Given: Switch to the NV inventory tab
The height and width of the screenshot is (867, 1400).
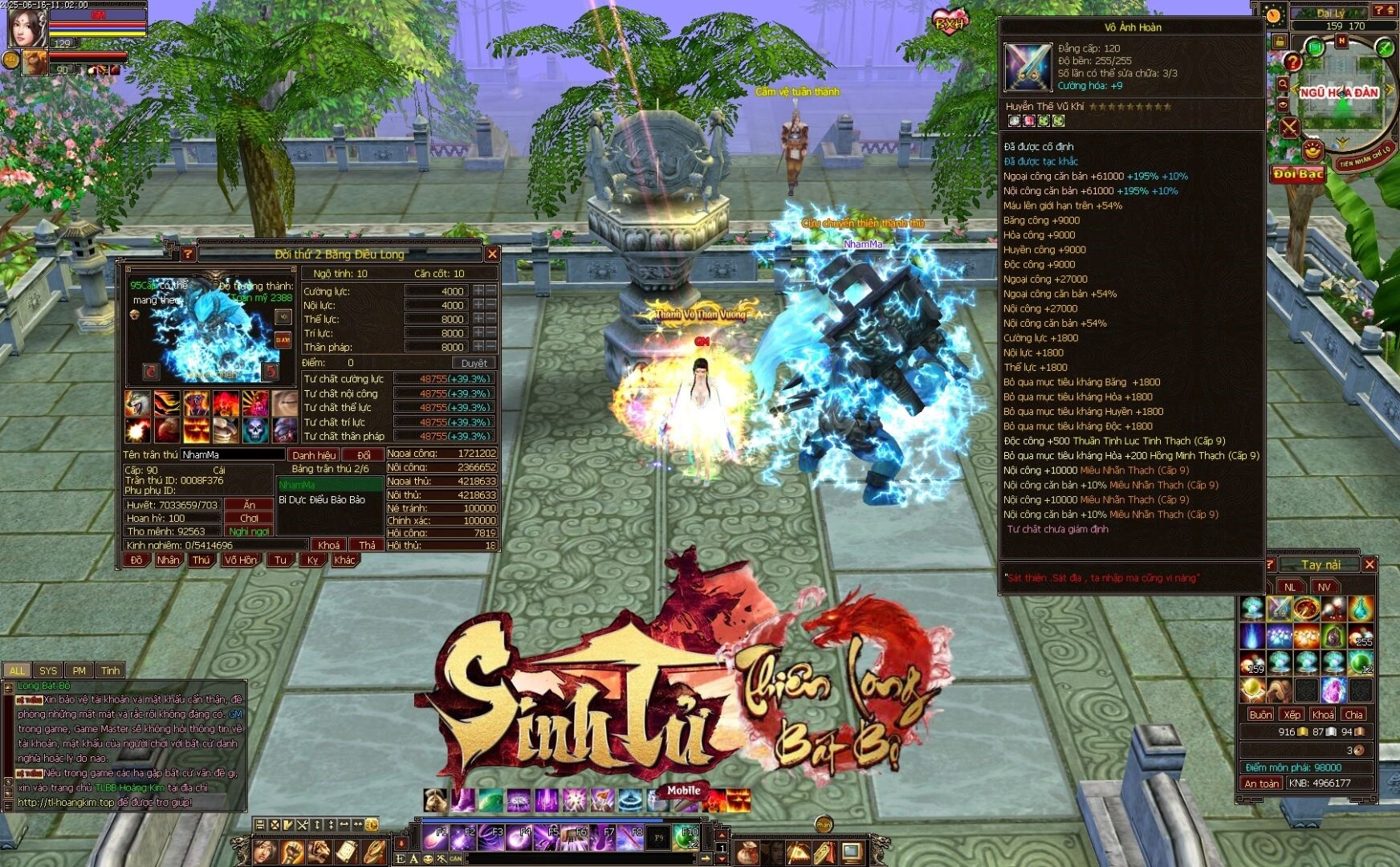Looking at the screenshot, I should click(x=1324, y=587).
